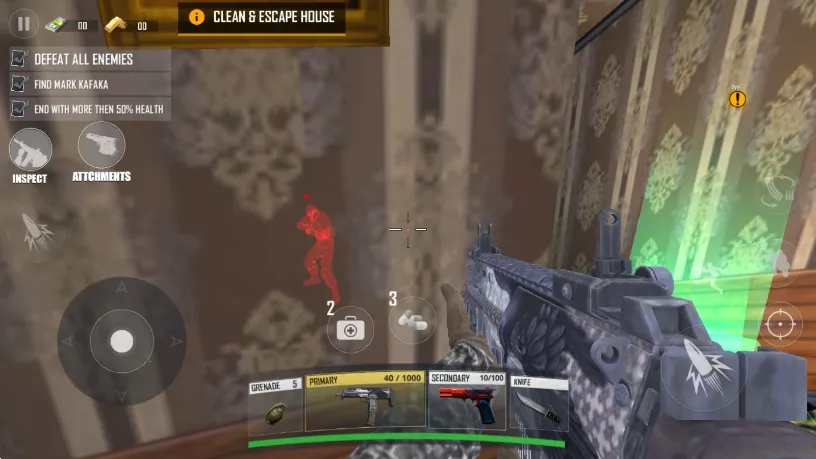The image size is (816, 459).
Task: Open the Attchments menu
Action: click(x=101, y=147)
